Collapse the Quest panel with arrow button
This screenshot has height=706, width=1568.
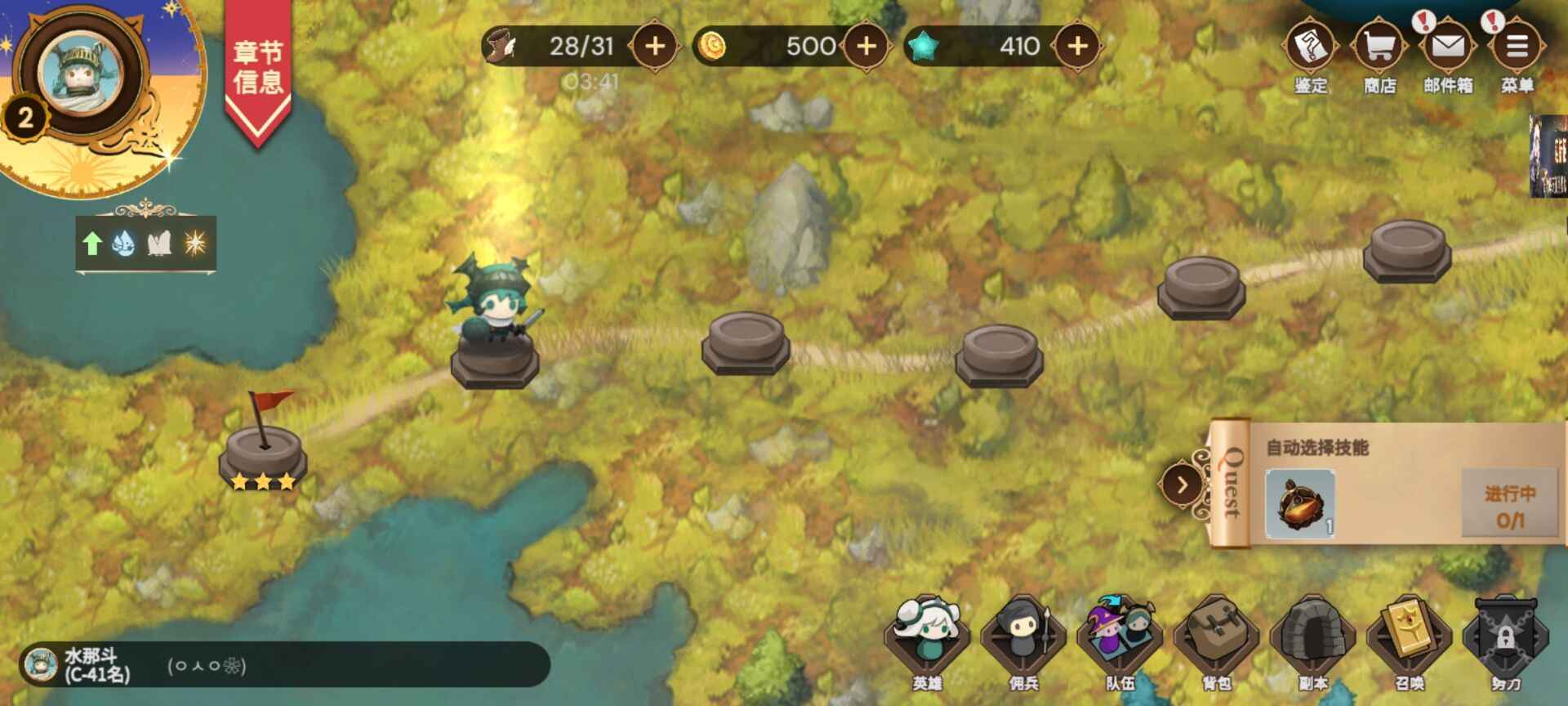(1182, 485)
